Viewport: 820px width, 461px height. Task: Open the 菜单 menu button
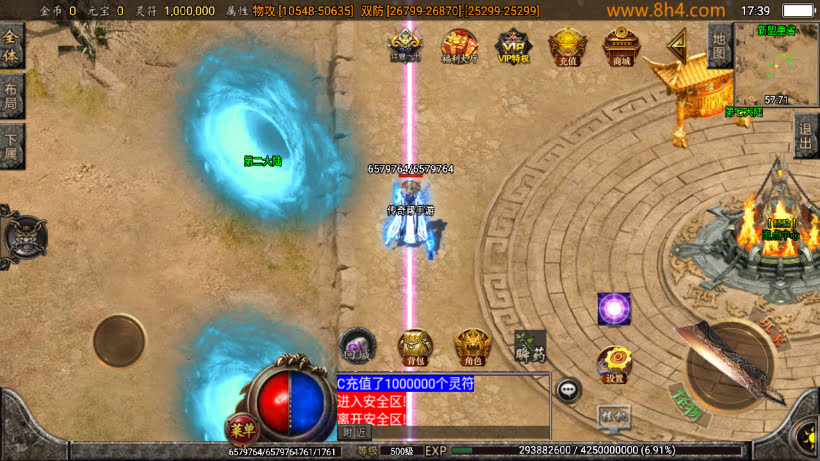tap(241, 428)
